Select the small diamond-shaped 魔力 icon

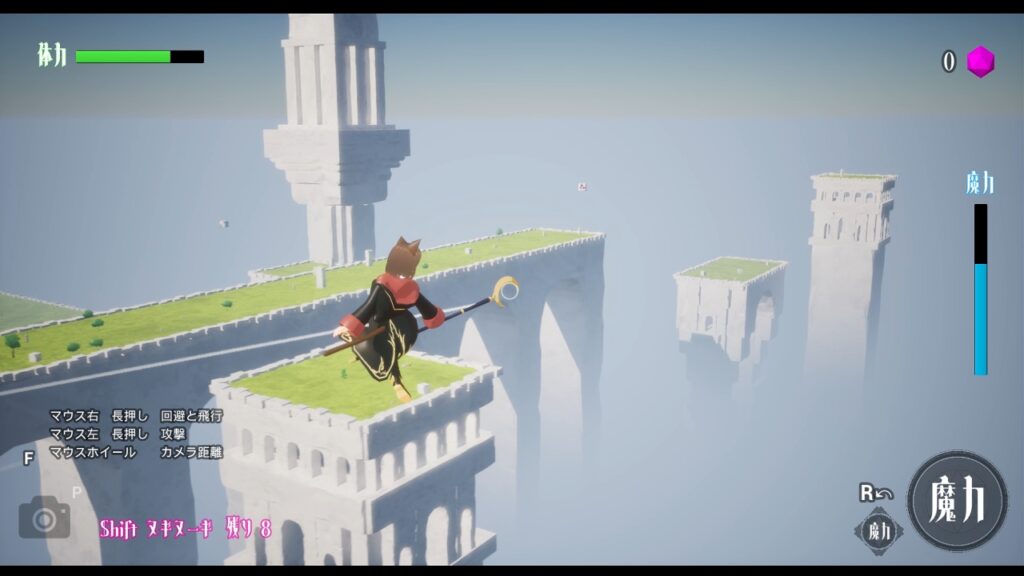(x=879, y=531)
